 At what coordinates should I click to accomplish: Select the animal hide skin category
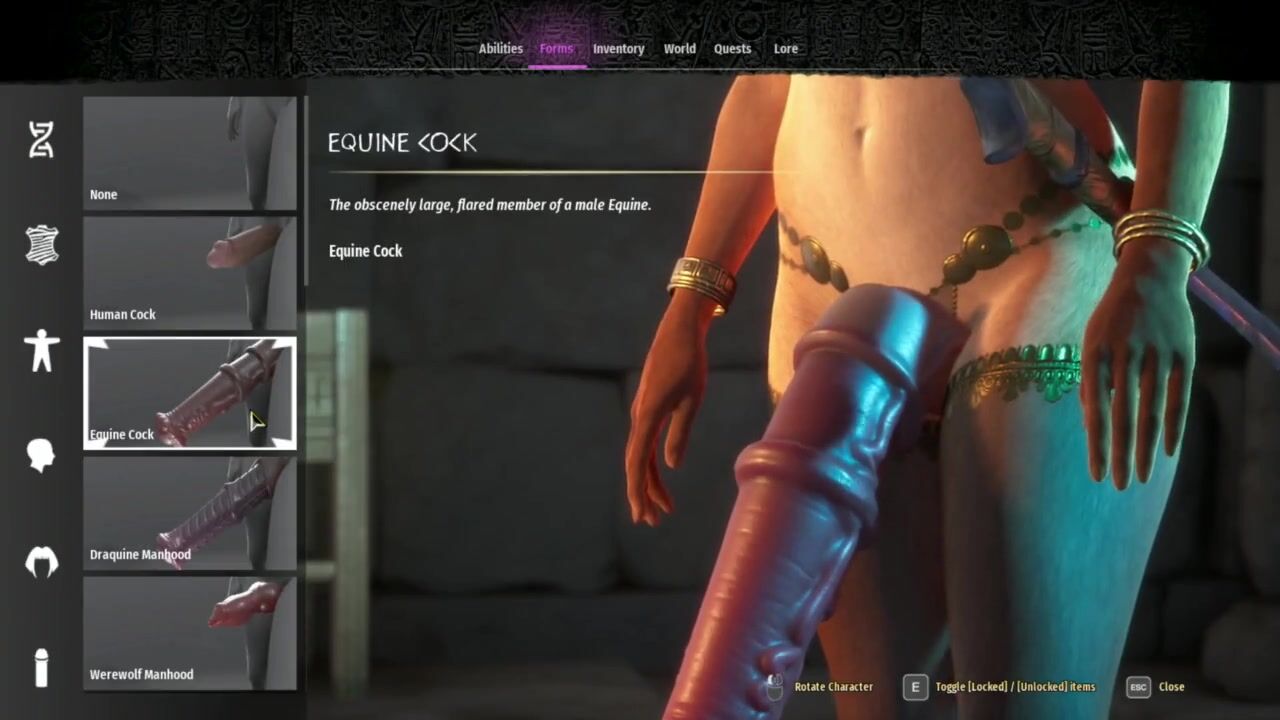[x=41, y=245]
